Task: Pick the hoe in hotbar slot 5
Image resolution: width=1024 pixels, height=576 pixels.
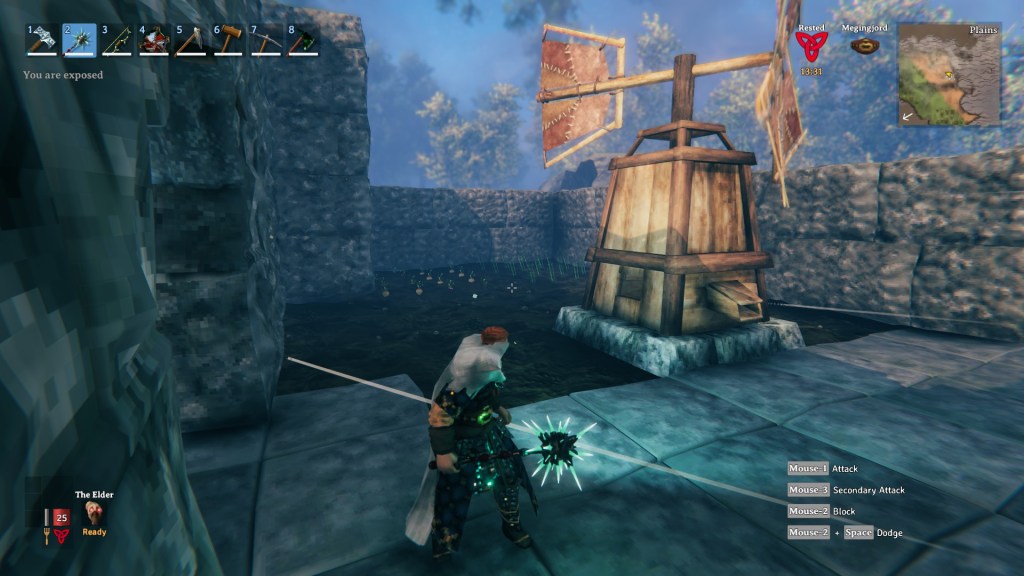Action: [191, 40]
